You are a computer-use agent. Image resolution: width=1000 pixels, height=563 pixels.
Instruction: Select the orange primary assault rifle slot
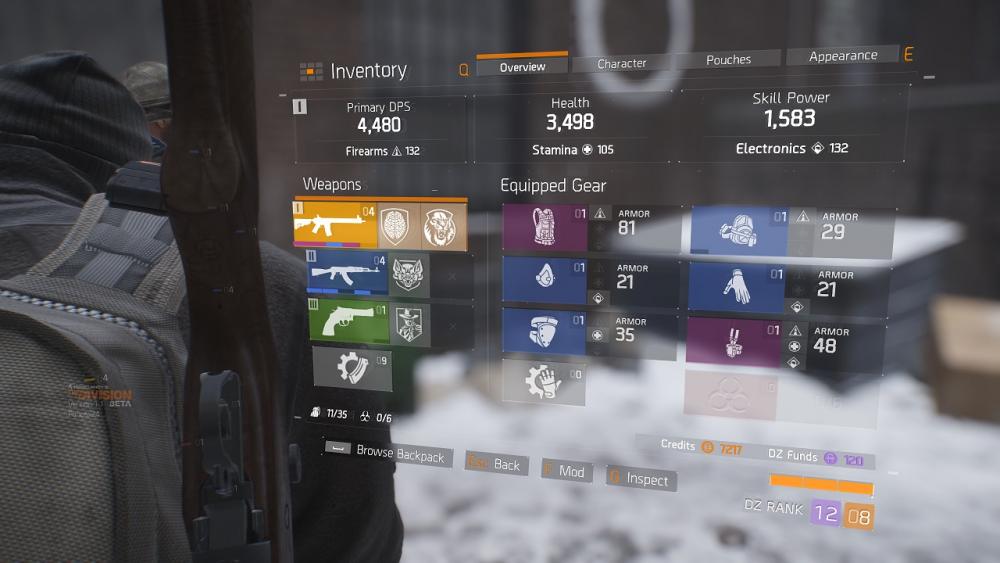(336, 225)
